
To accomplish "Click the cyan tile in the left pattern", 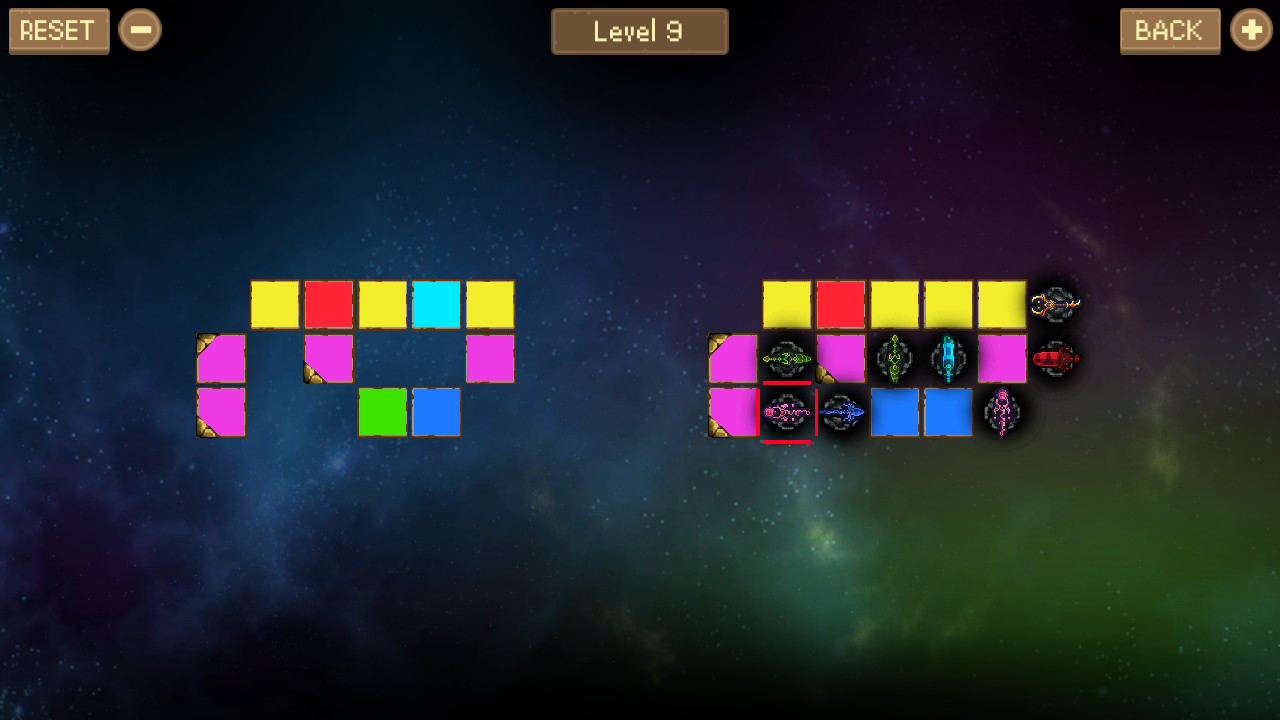I will click(437, 304).
